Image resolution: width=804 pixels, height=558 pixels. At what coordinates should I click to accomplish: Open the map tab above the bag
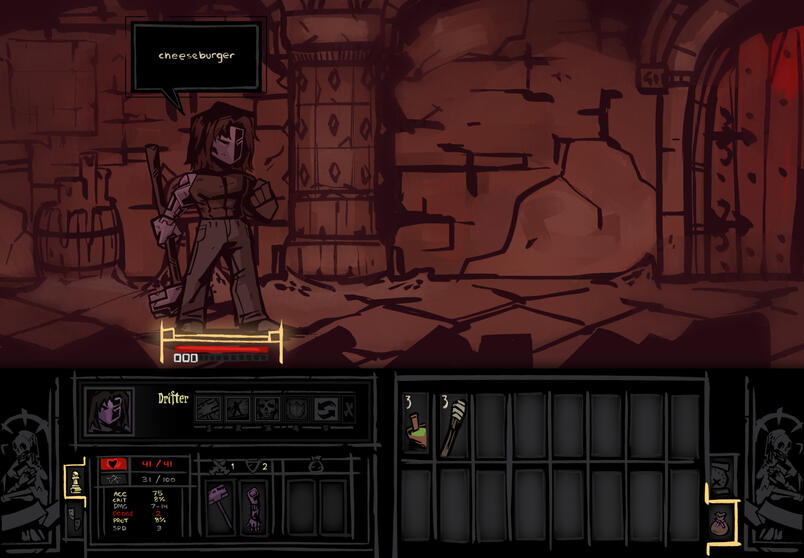click(718, 474)
